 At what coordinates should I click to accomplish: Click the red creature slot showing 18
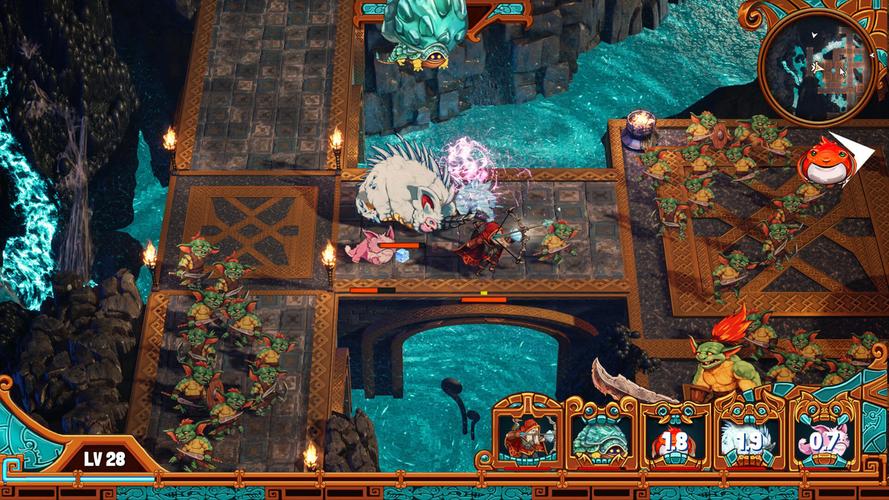676,437
